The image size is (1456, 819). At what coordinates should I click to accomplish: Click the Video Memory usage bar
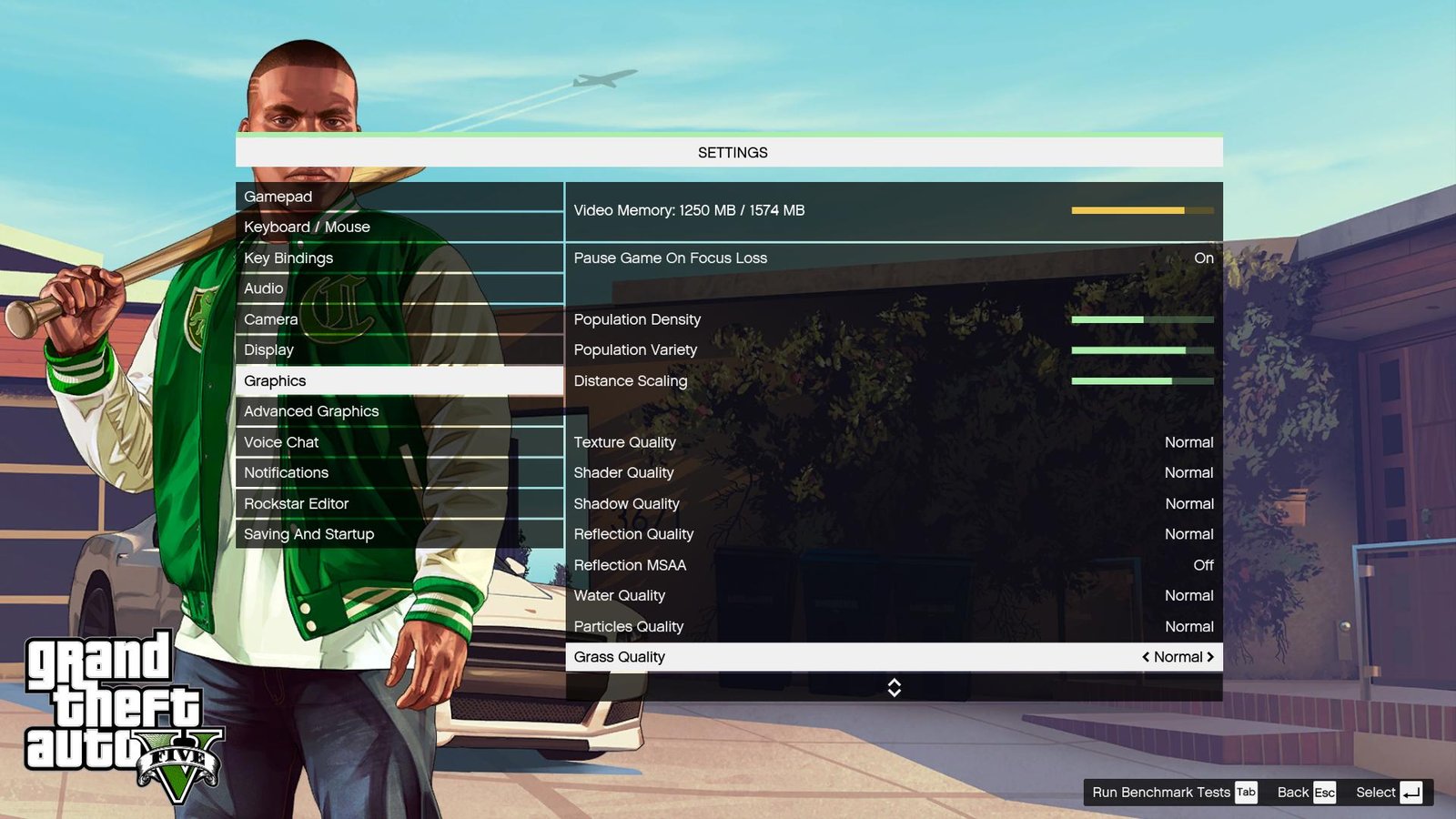1142,209
